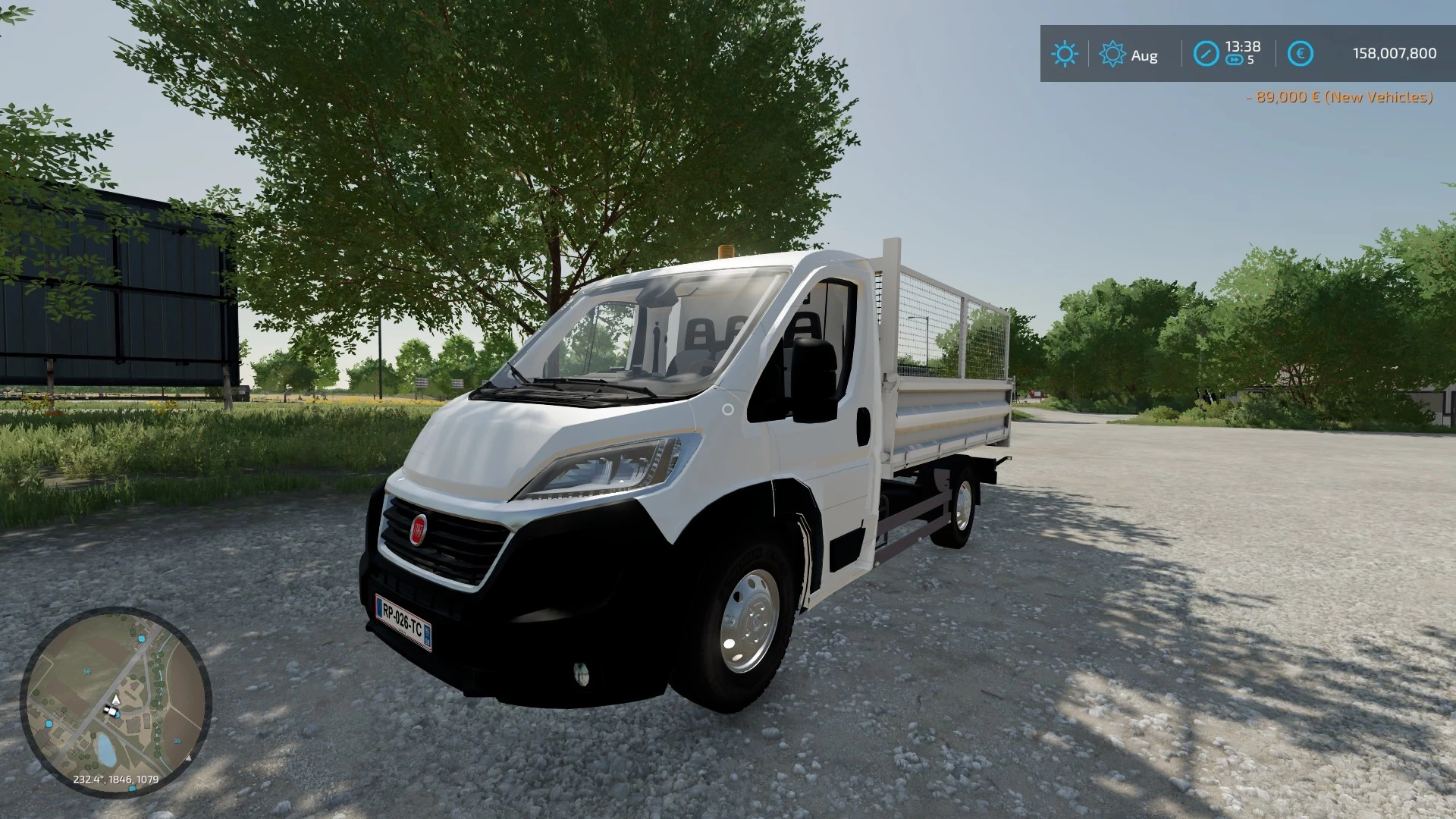Open the month label Aug

click(x=1145, y=55)
